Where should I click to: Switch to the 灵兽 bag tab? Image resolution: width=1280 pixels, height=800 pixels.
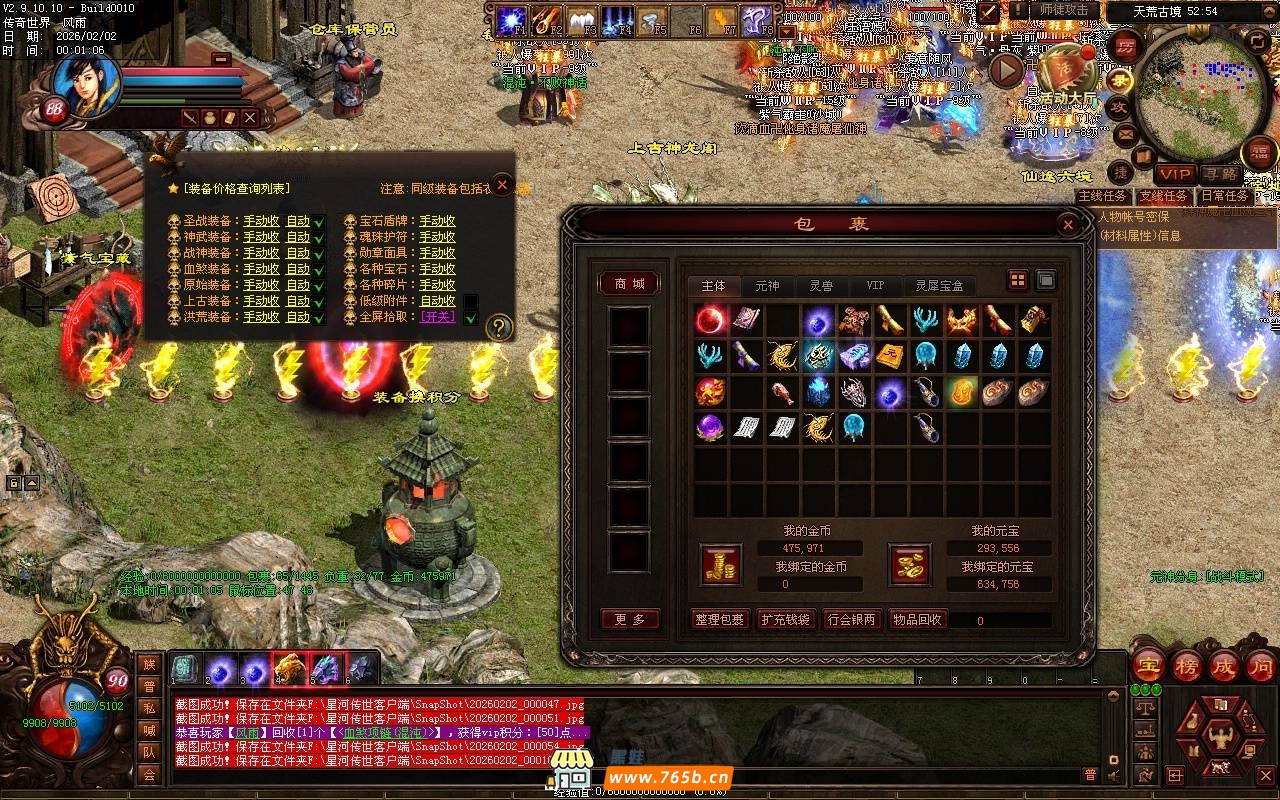pyautogui.click(x=821, y=286)
